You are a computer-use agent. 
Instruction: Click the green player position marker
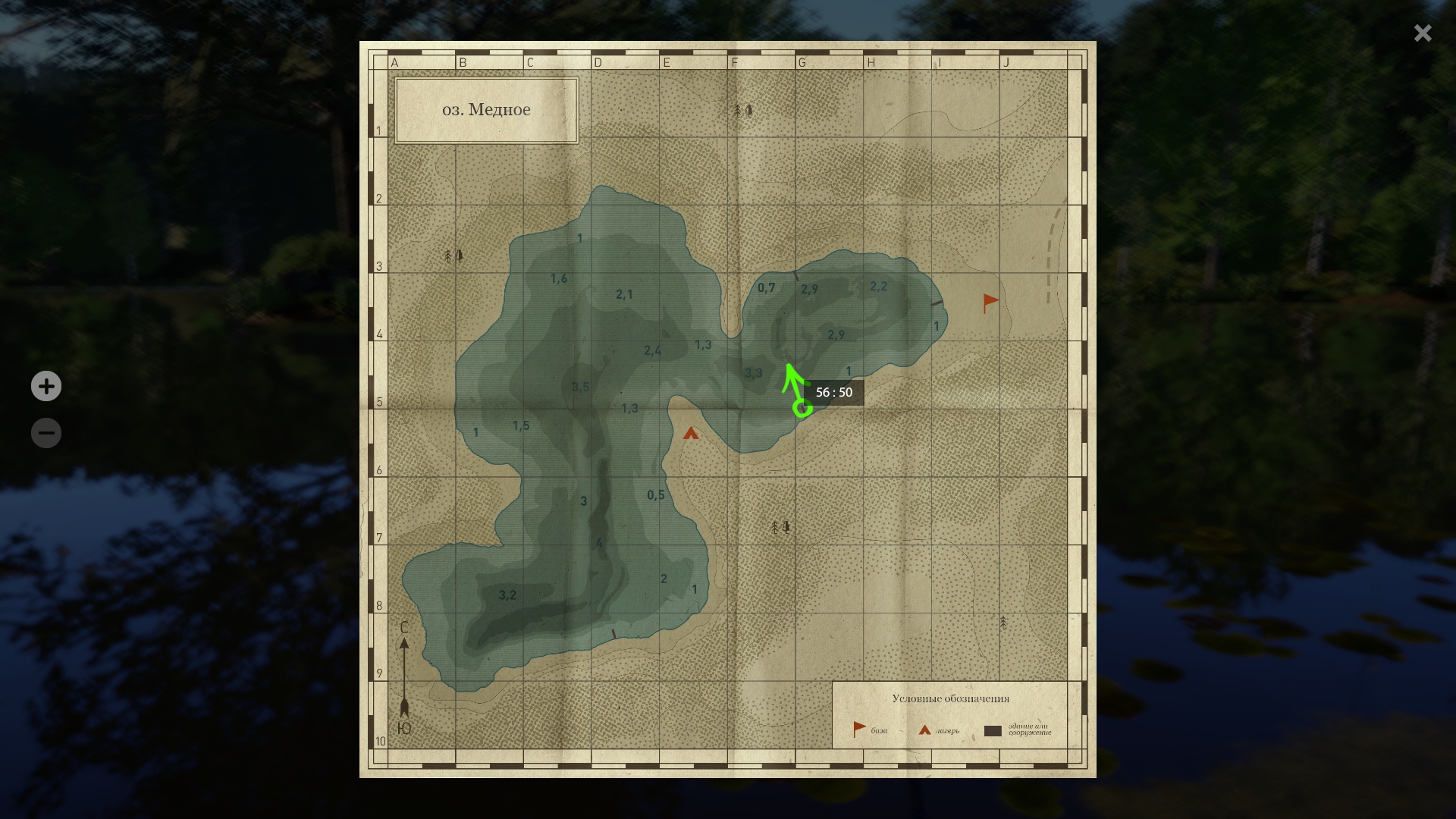point(802,409)
